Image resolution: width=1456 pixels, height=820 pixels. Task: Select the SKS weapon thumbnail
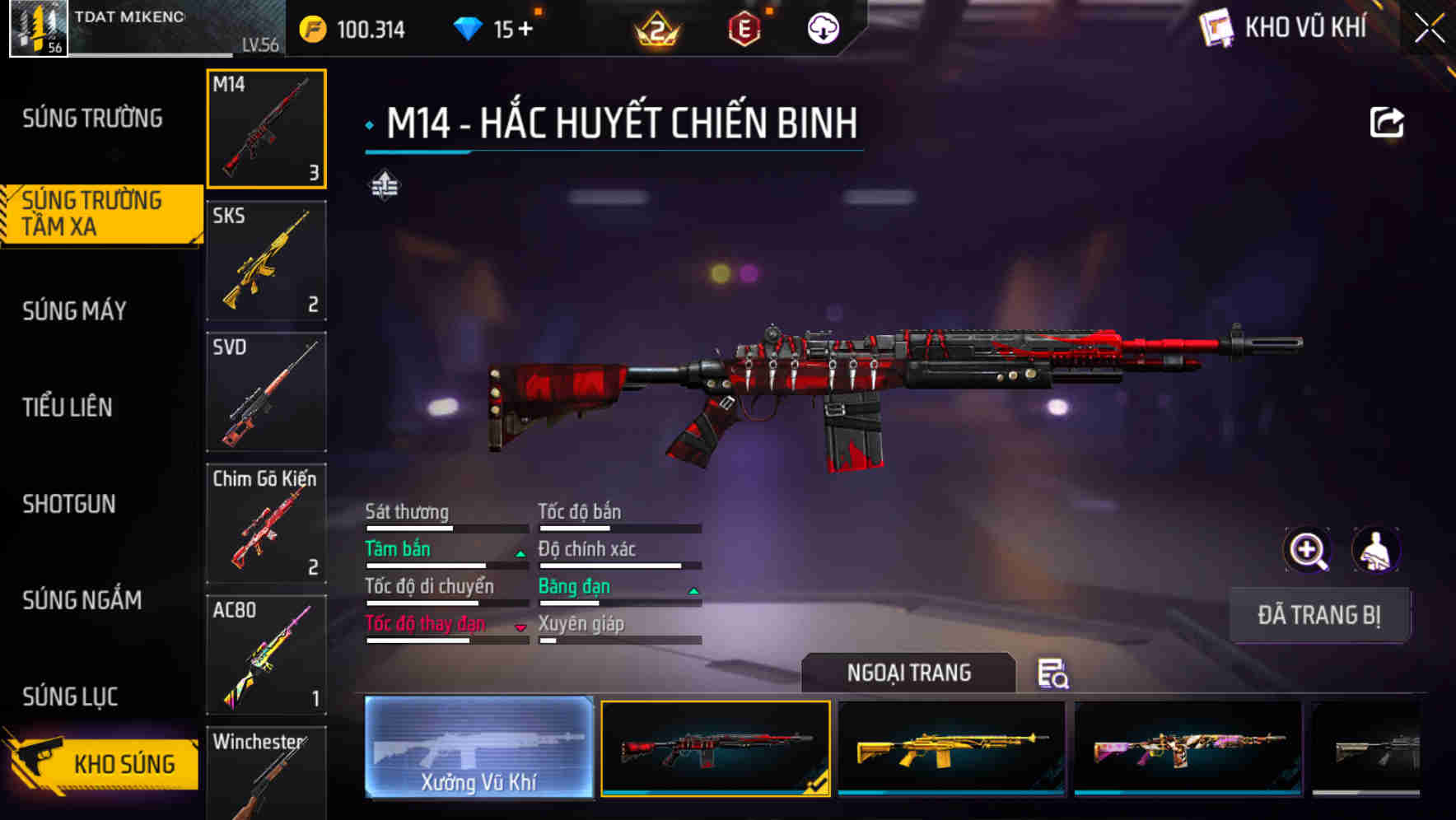[x=266, y=261]
